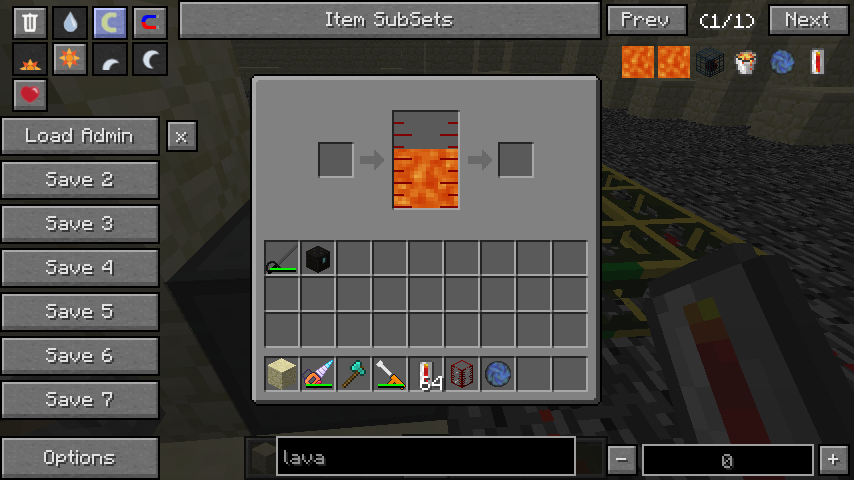Image resolution: width=854 pixels, height=480 pixels.
Task: Toggle the magnet mode button
Action: tap(150, 22)
